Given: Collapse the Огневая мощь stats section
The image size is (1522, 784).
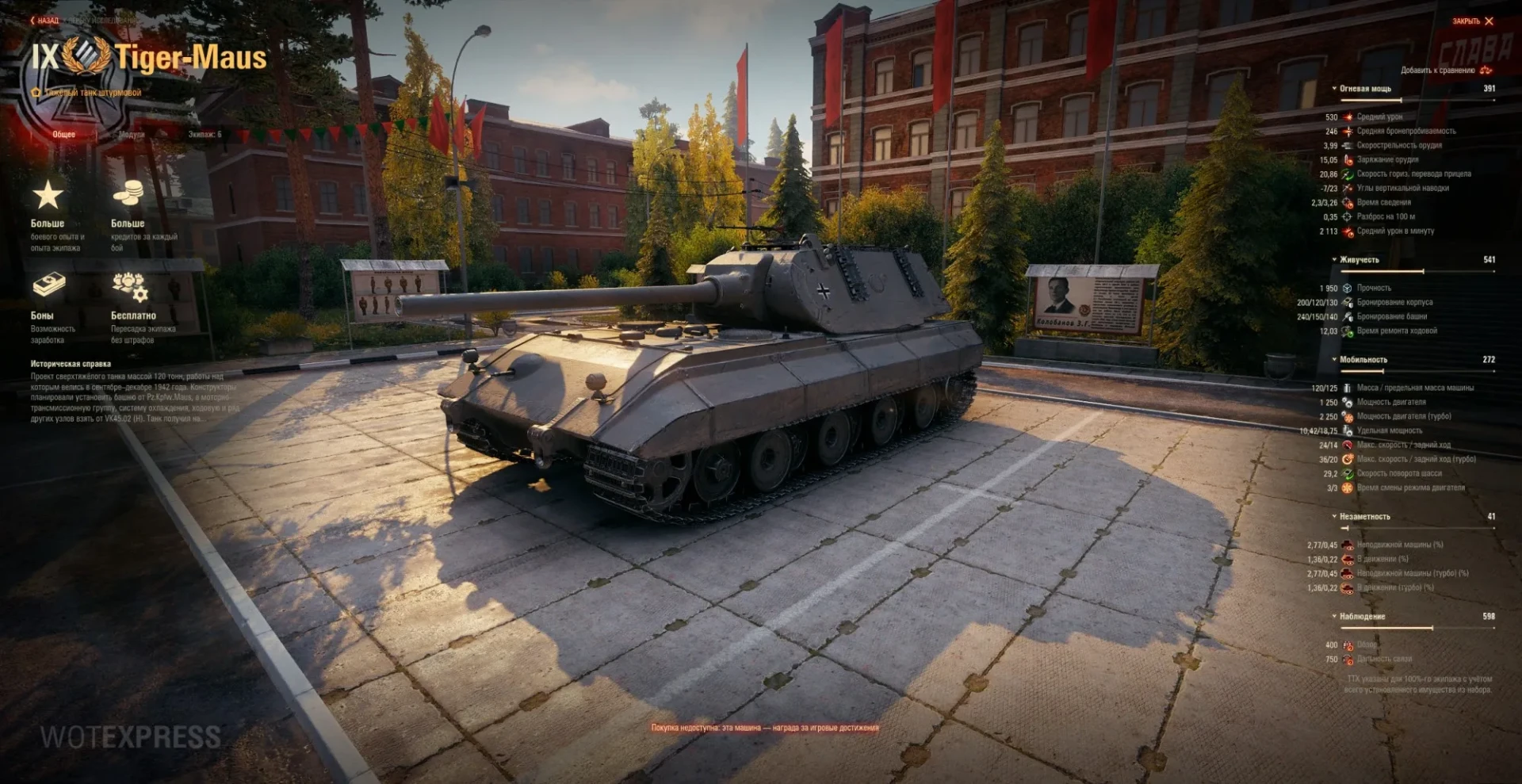Looking at the screenshot, I should pyautogui.click(x=1364, y=89).
